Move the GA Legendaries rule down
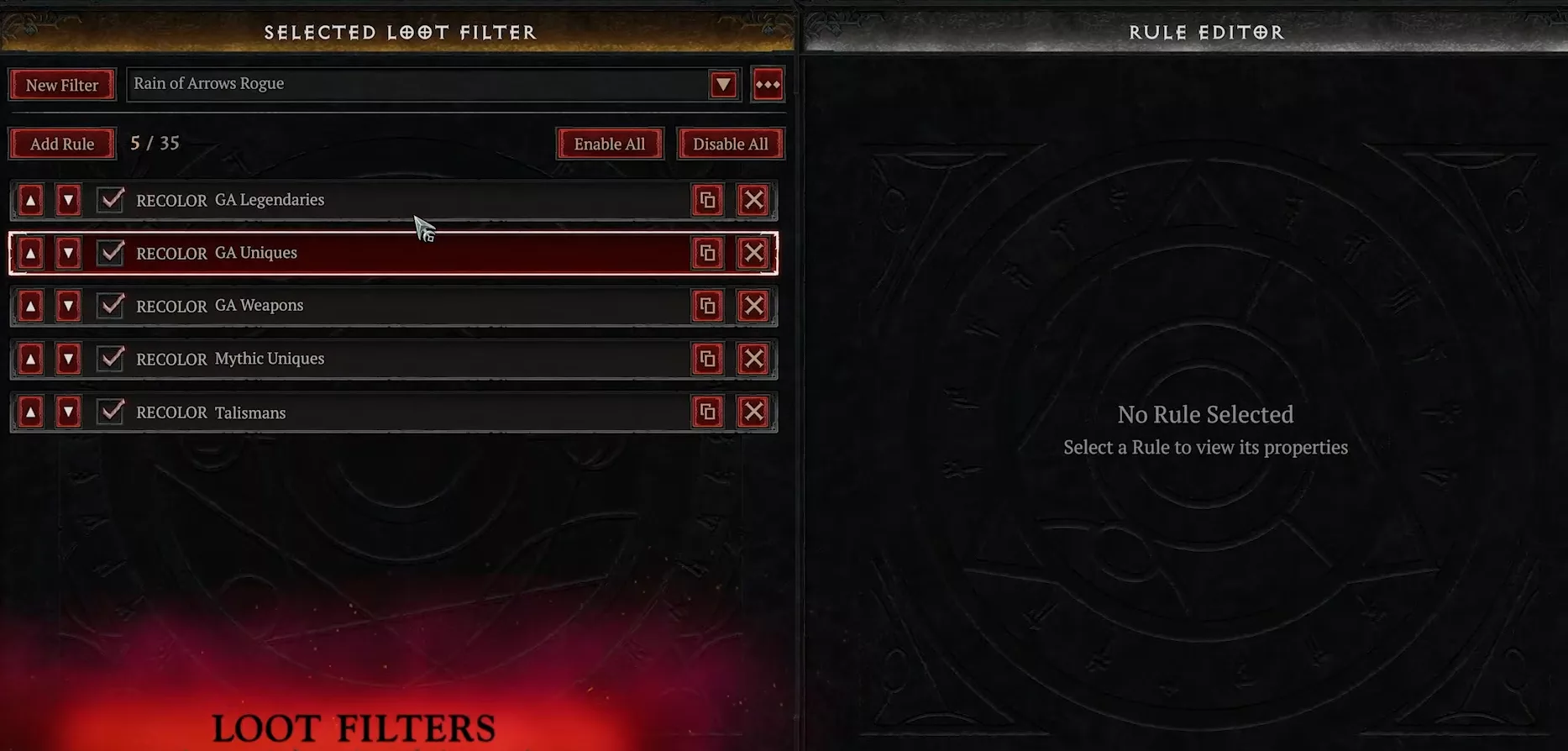 point(68,200)
